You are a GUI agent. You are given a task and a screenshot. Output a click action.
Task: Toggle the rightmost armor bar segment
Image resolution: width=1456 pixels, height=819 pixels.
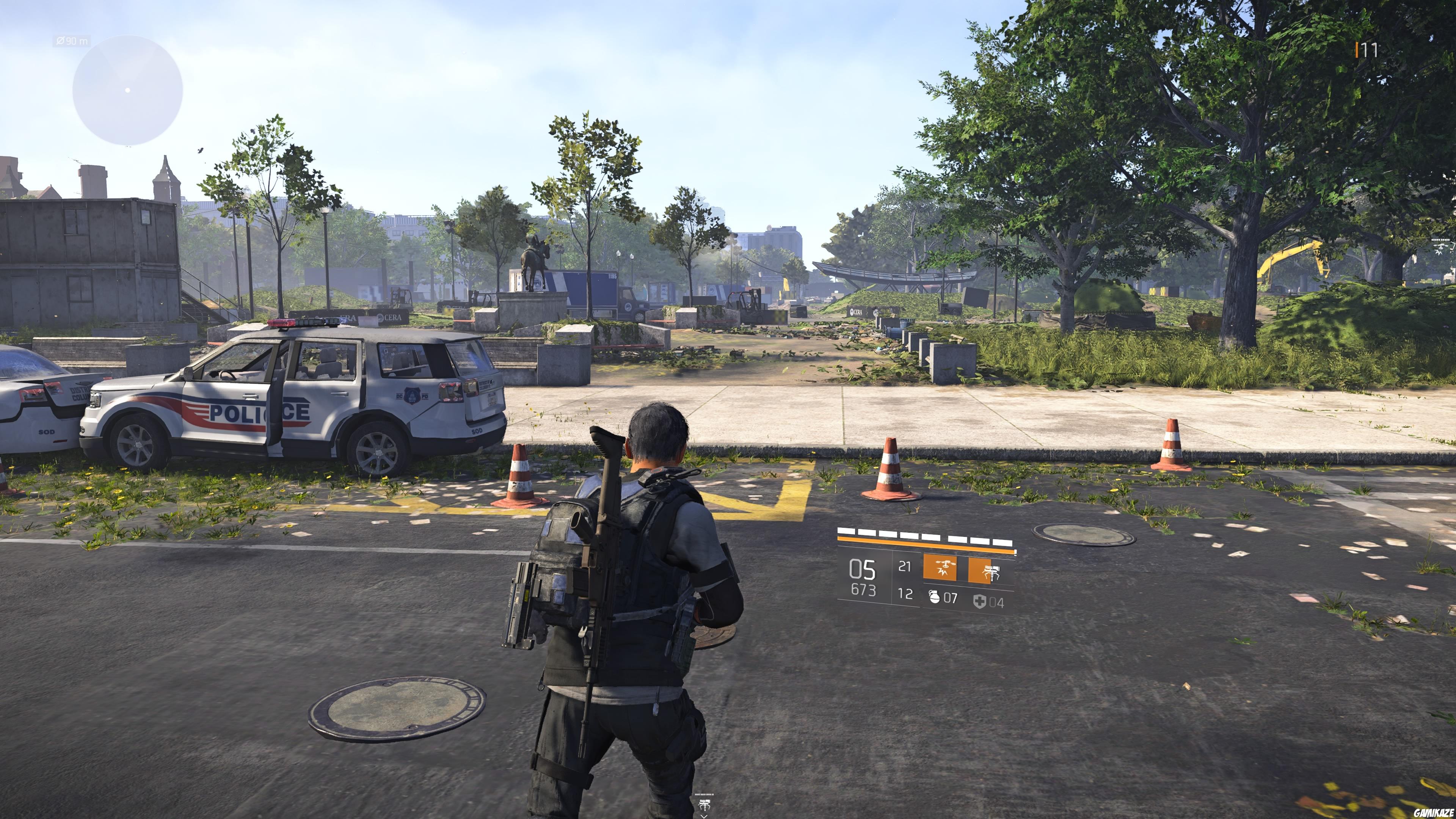click(x=1008, y=544)
